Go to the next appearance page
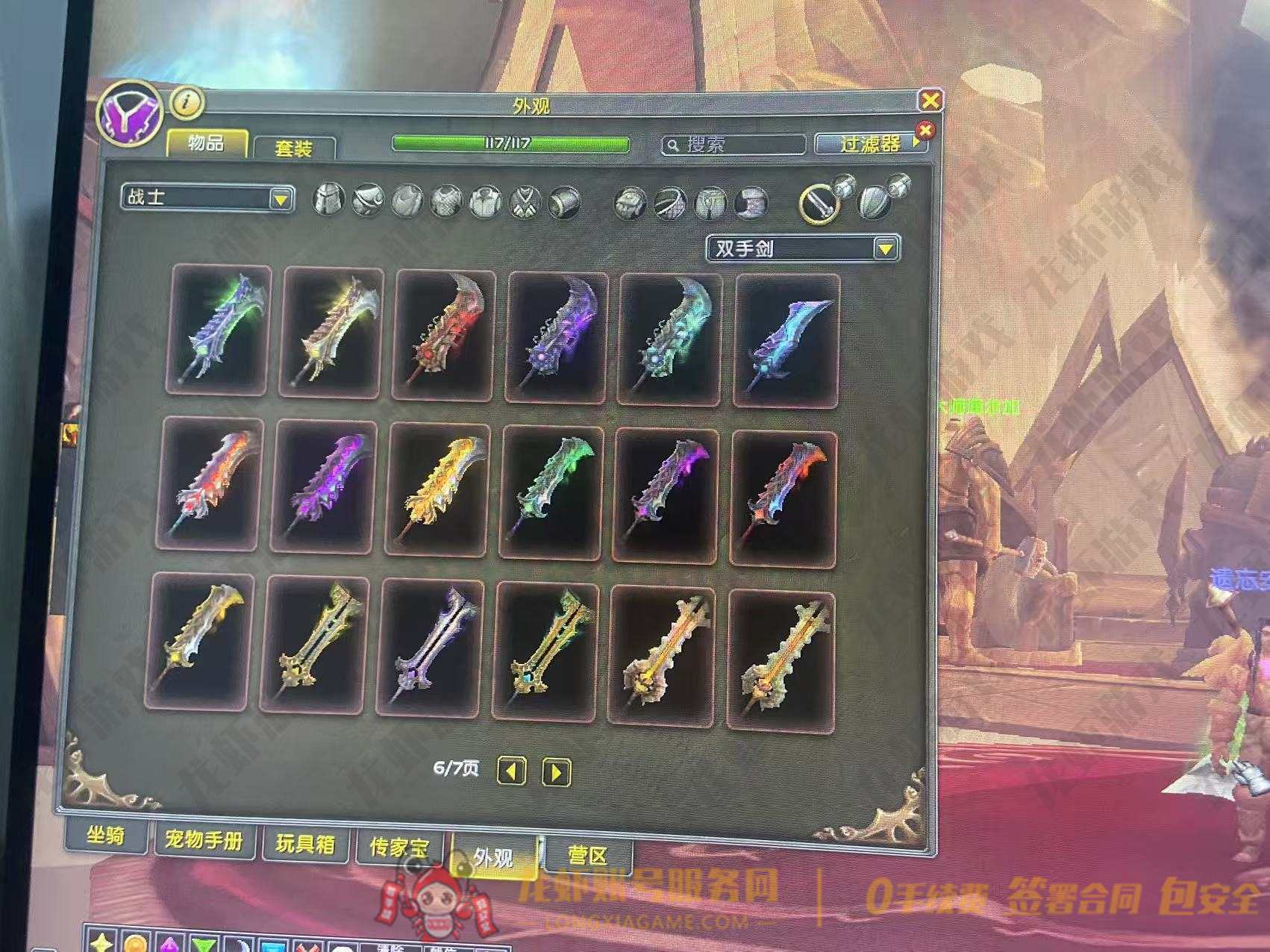 [556, 772]
